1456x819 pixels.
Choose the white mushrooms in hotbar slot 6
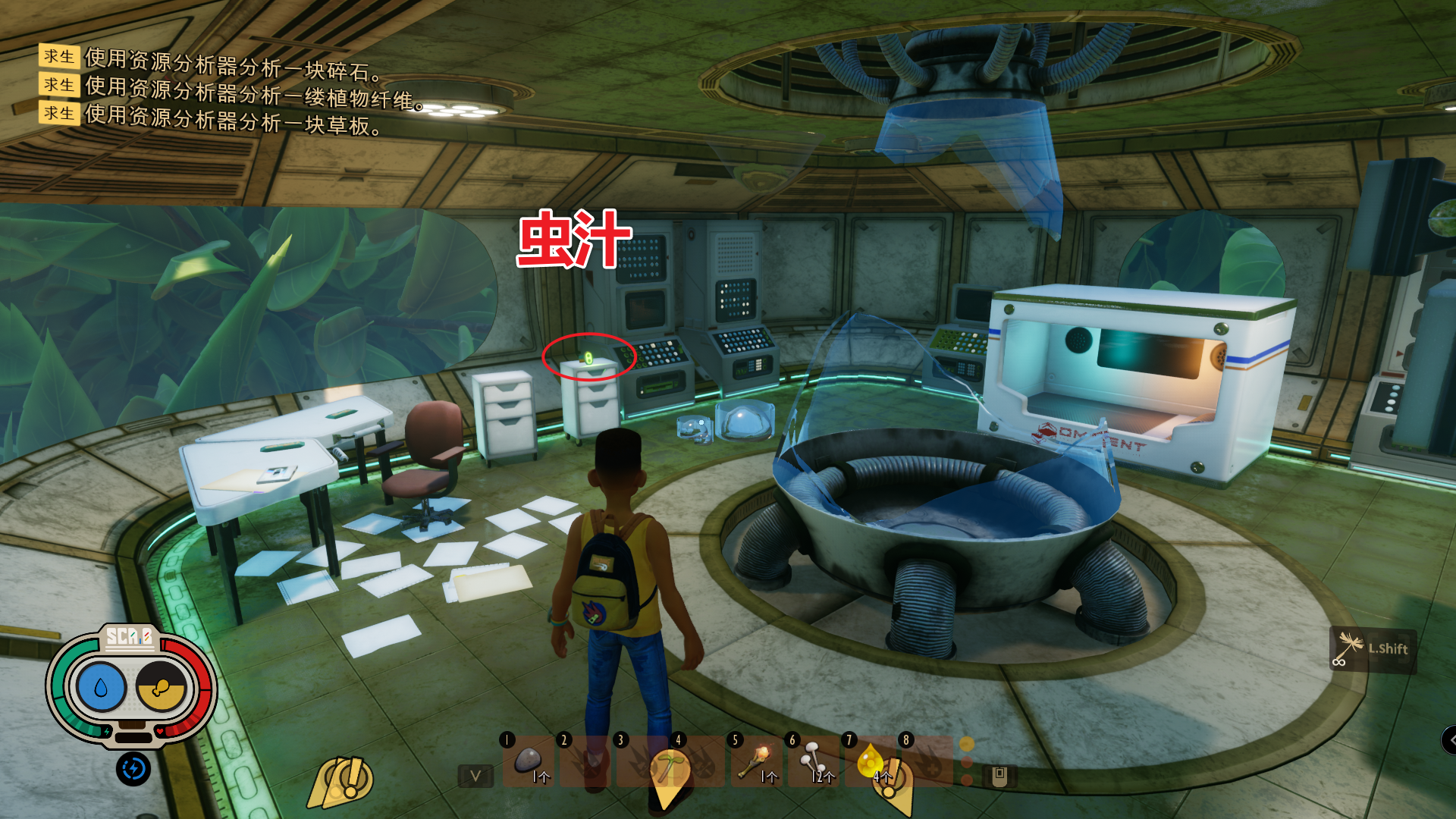tap(812, 761)
